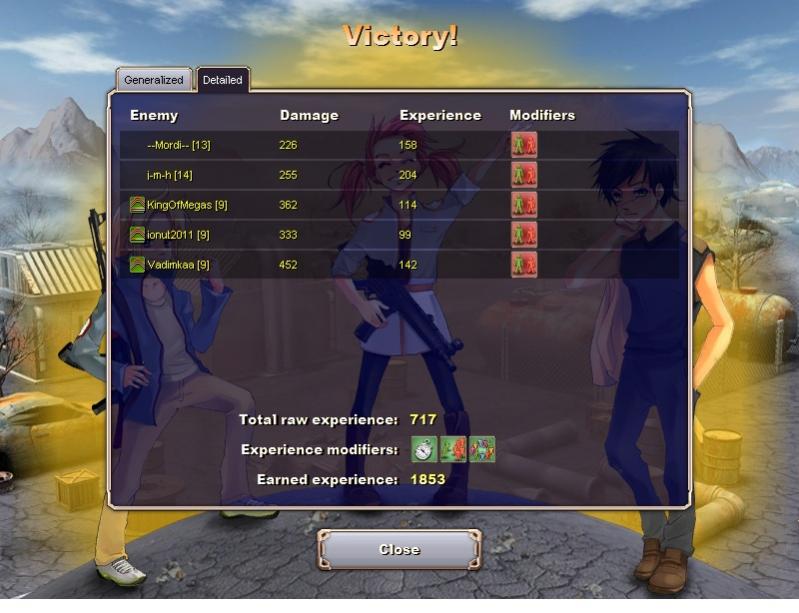Select the --Mordi-- enemy row
Image resolution: width=799 pixels, height=613 pixels.
178,145
